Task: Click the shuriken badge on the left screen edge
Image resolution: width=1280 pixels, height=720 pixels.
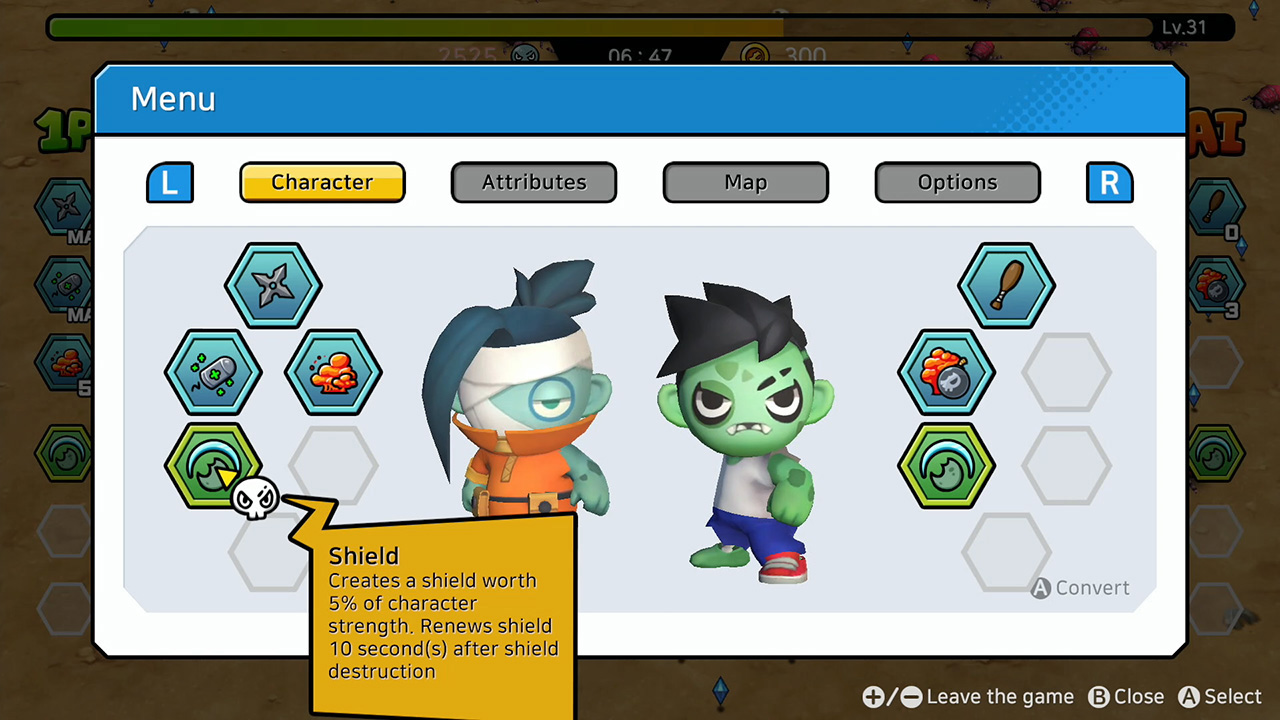Action: click(x=60, y=210)
